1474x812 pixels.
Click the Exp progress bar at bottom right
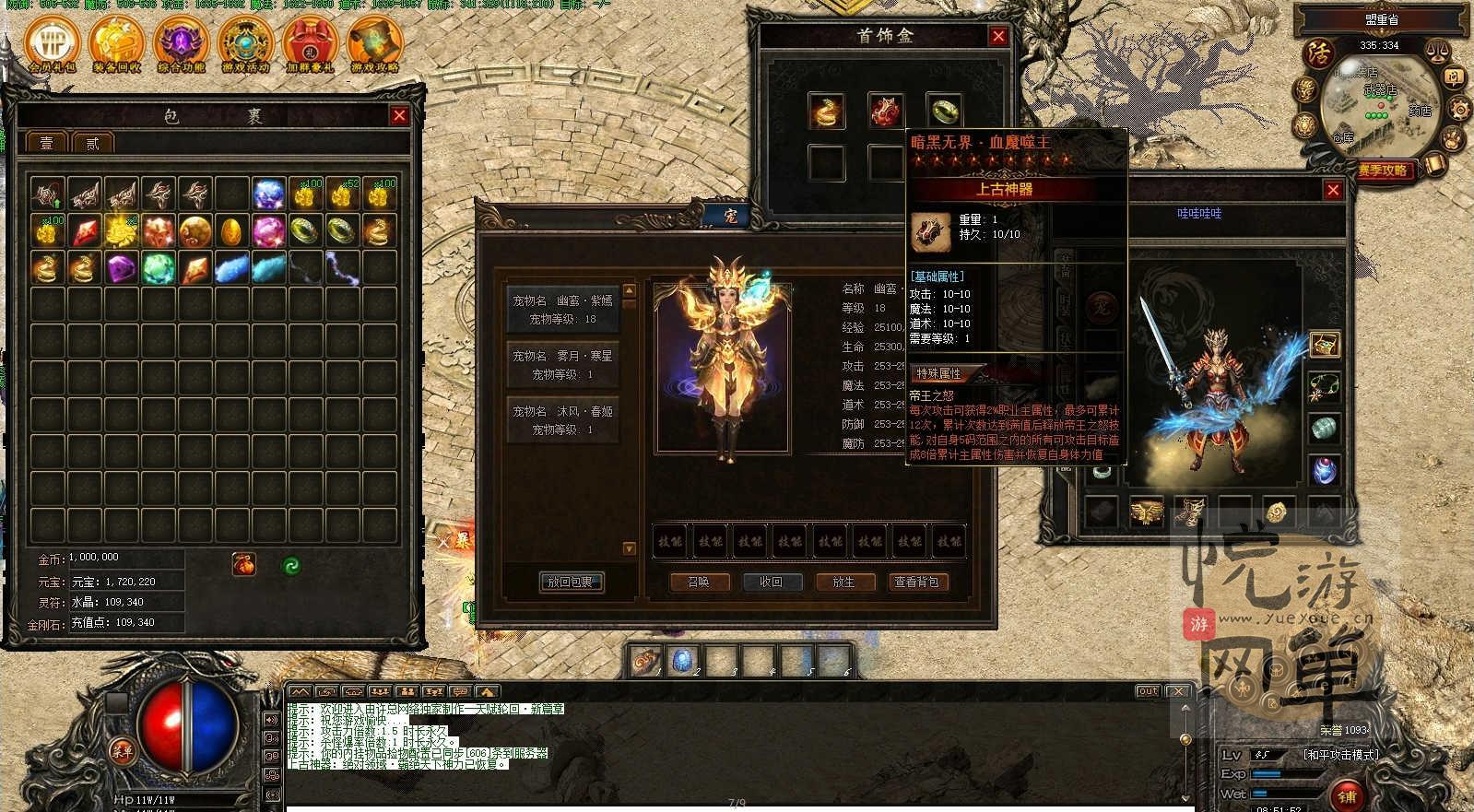[1279, 773]
